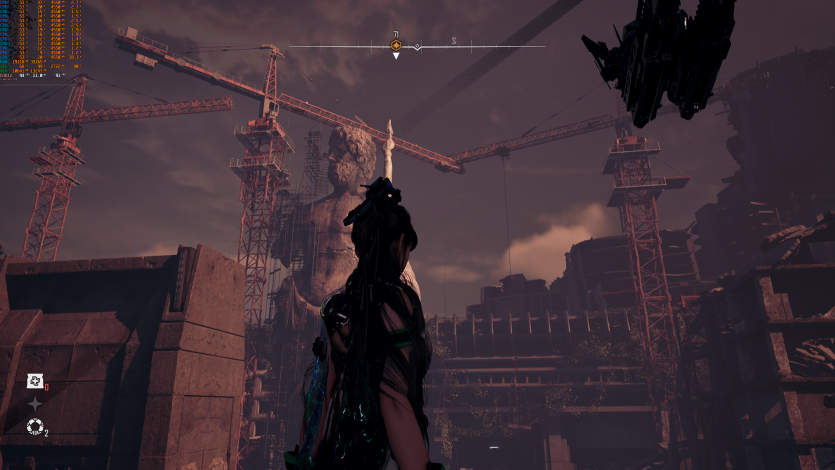The image size is (835, 470).
Task: Select the white healing item slot
Action: [x=34, y=380]
